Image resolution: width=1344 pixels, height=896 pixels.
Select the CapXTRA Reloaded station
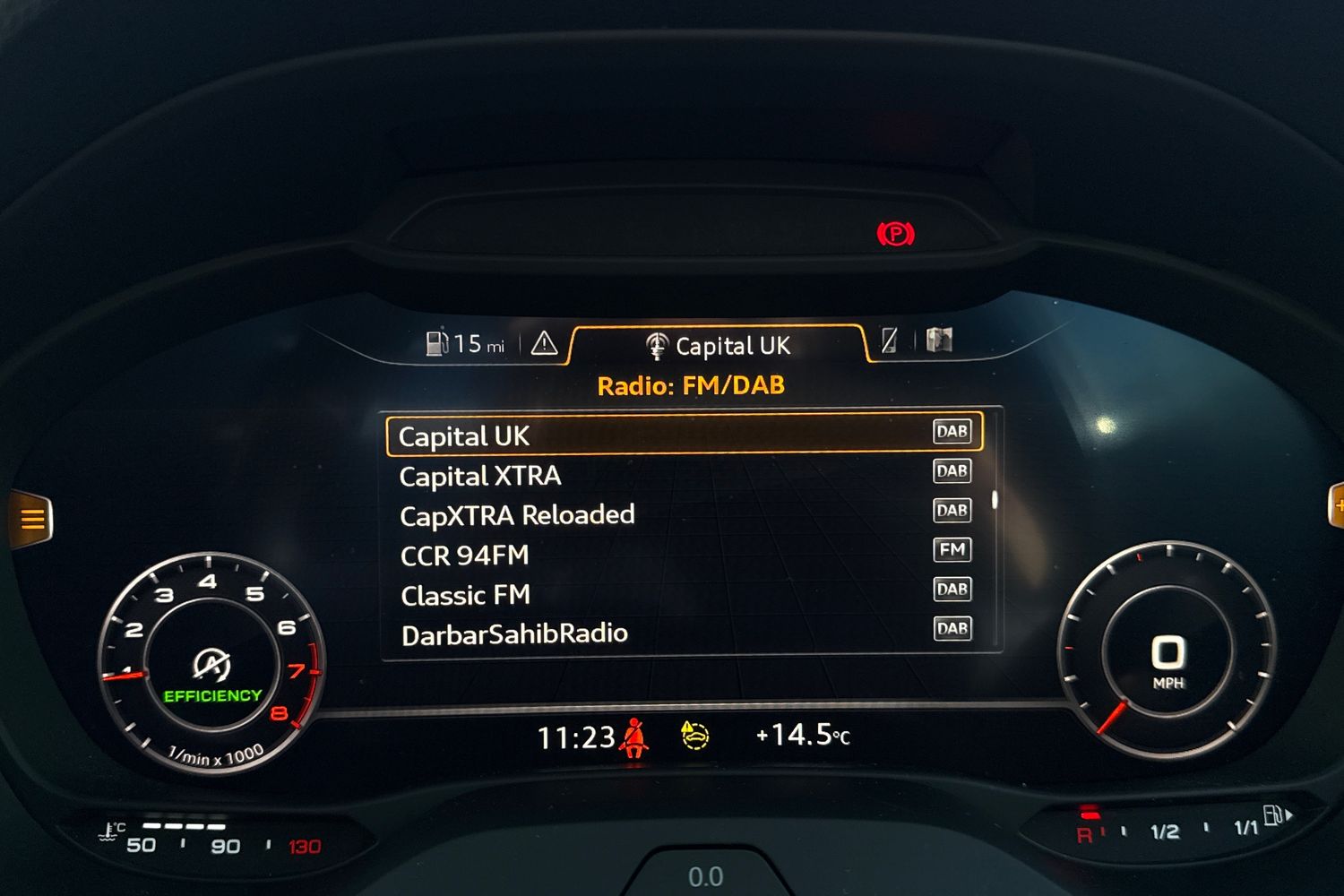pyautogui.click(x=516, y=514)
